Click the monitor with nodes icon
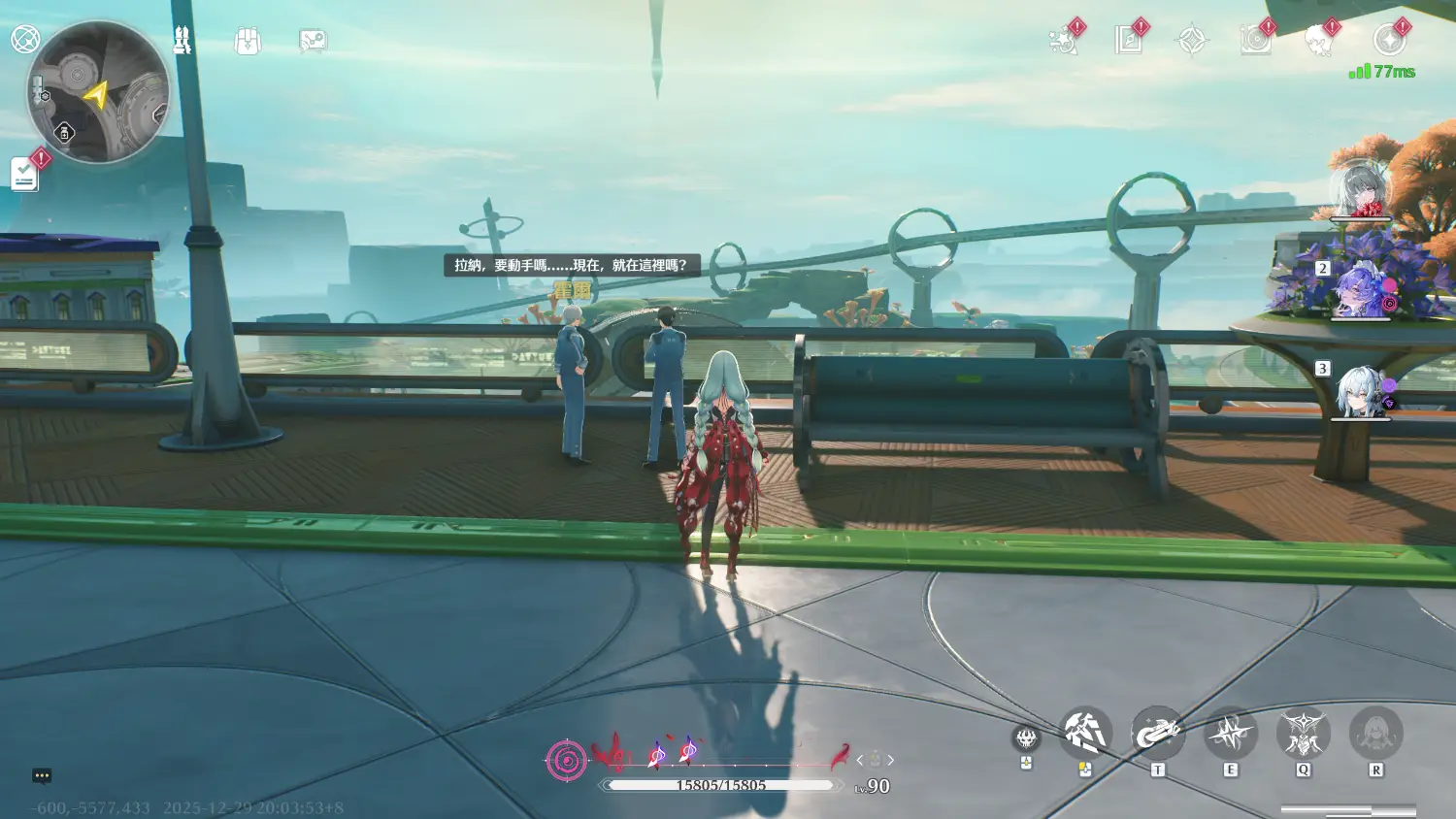 pos(313,41)
